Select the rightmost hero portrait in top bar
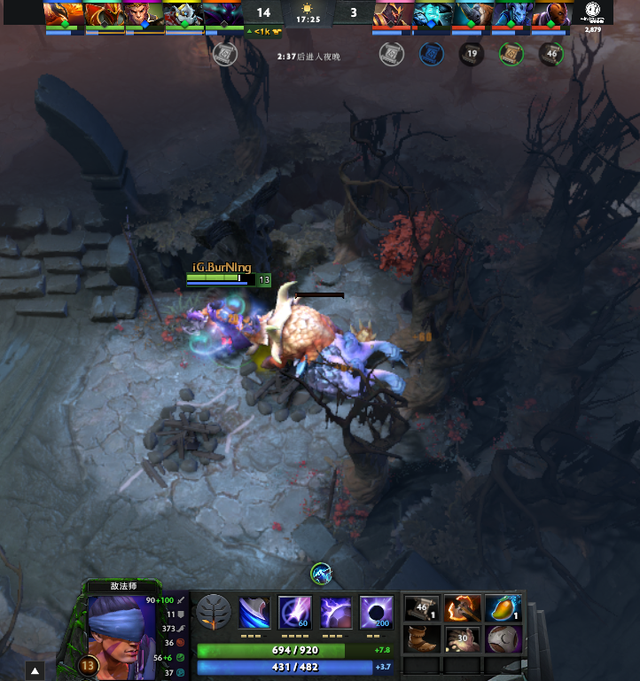 [552, 15]
